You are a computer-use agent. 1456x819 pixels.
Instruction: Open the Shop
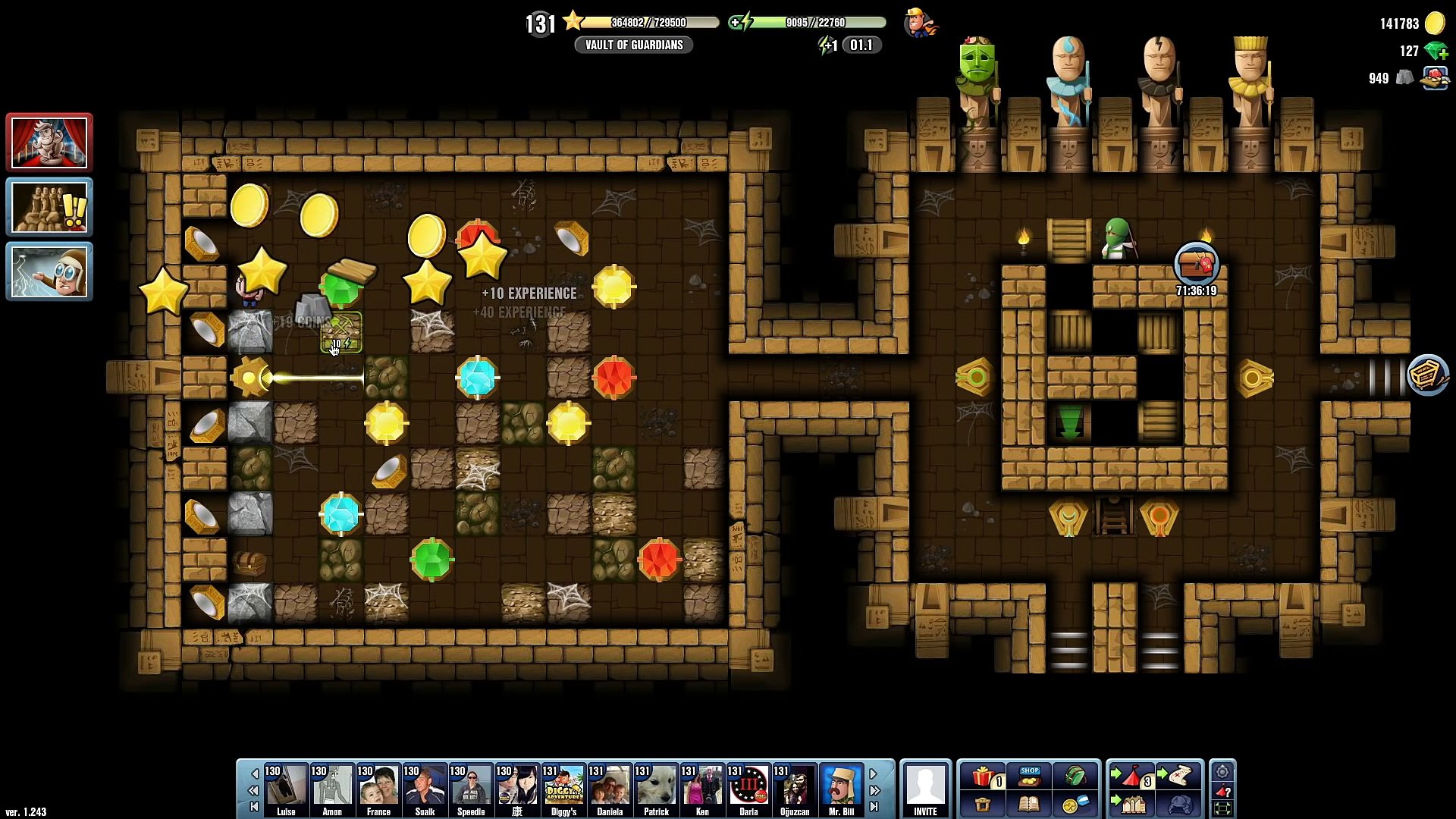[x=1030, y=777]
